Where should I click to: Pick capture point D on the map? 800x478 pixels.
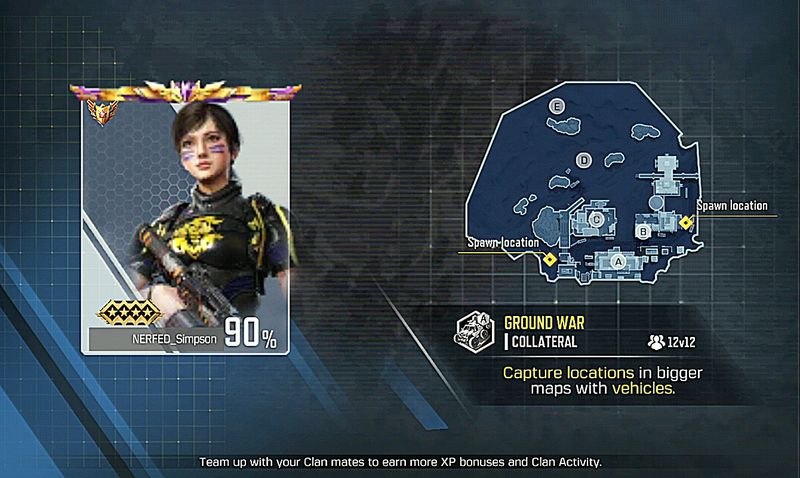(x=585, y=160)
